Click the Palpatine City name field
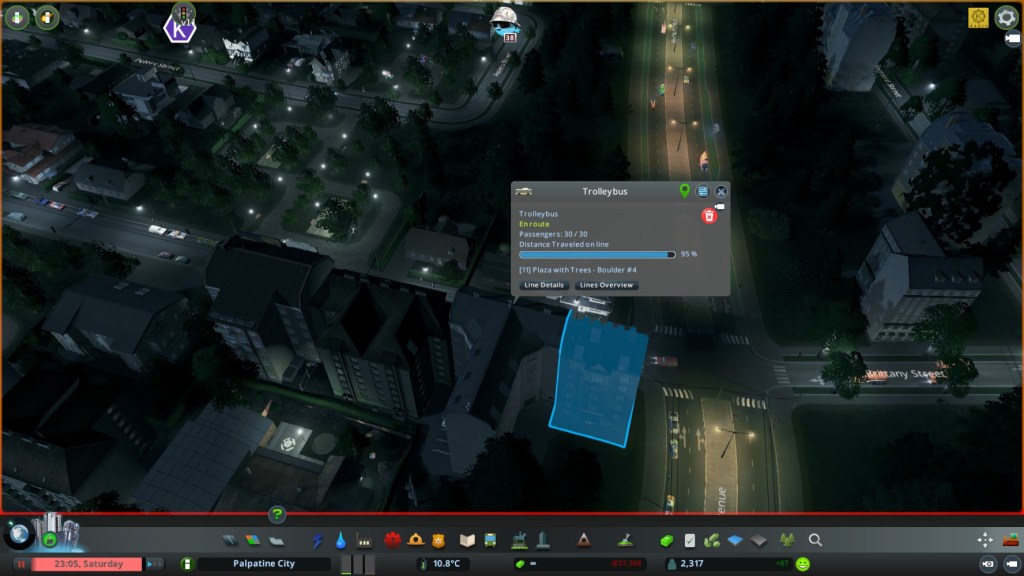Screen dimensions: 1024x576 click(263, 564)
